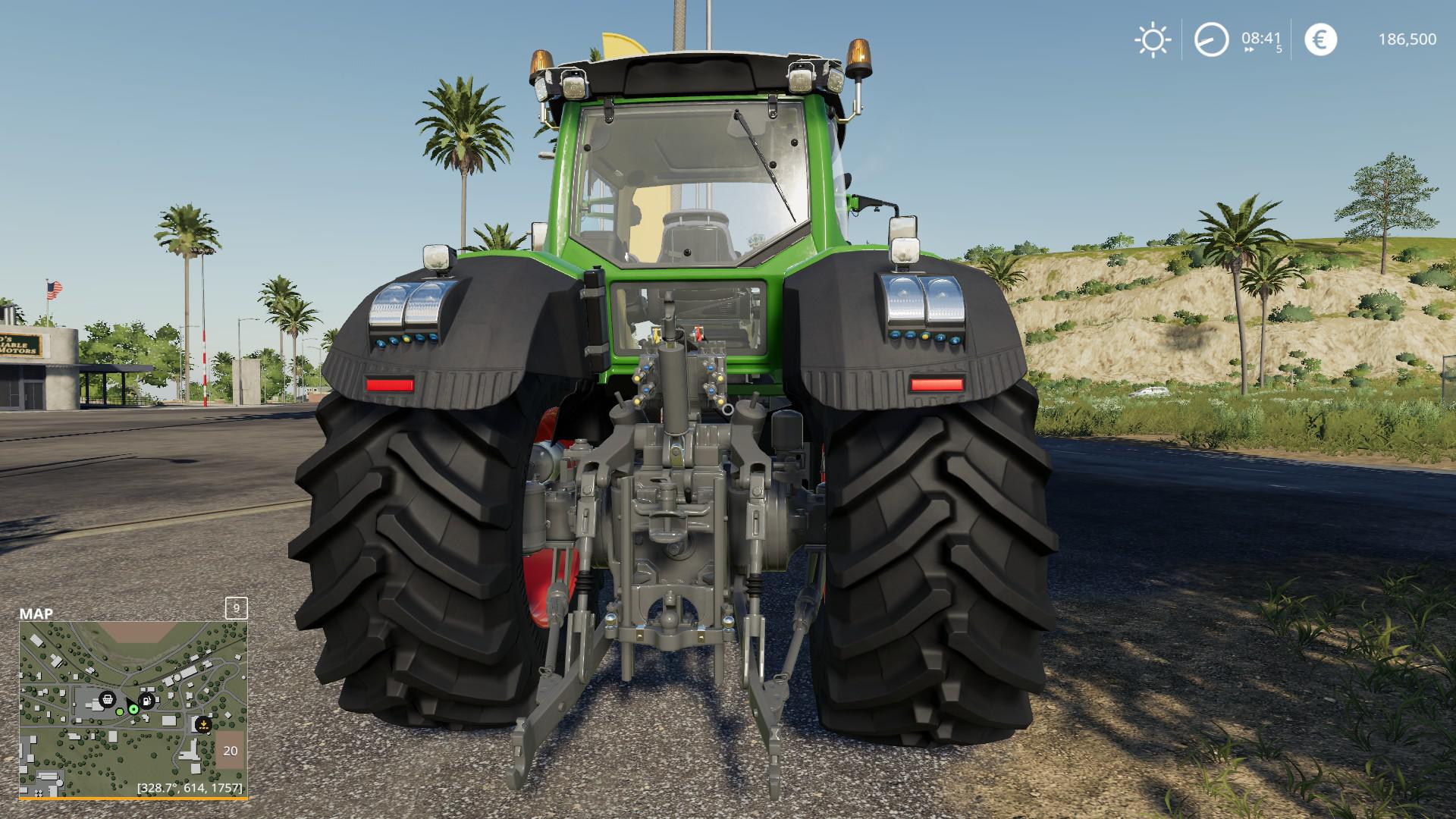Image resolution: width=1456 pixels, height=819 pixels.
Task: Open finances via the euro icon
Action: (x=1320, y=39)
